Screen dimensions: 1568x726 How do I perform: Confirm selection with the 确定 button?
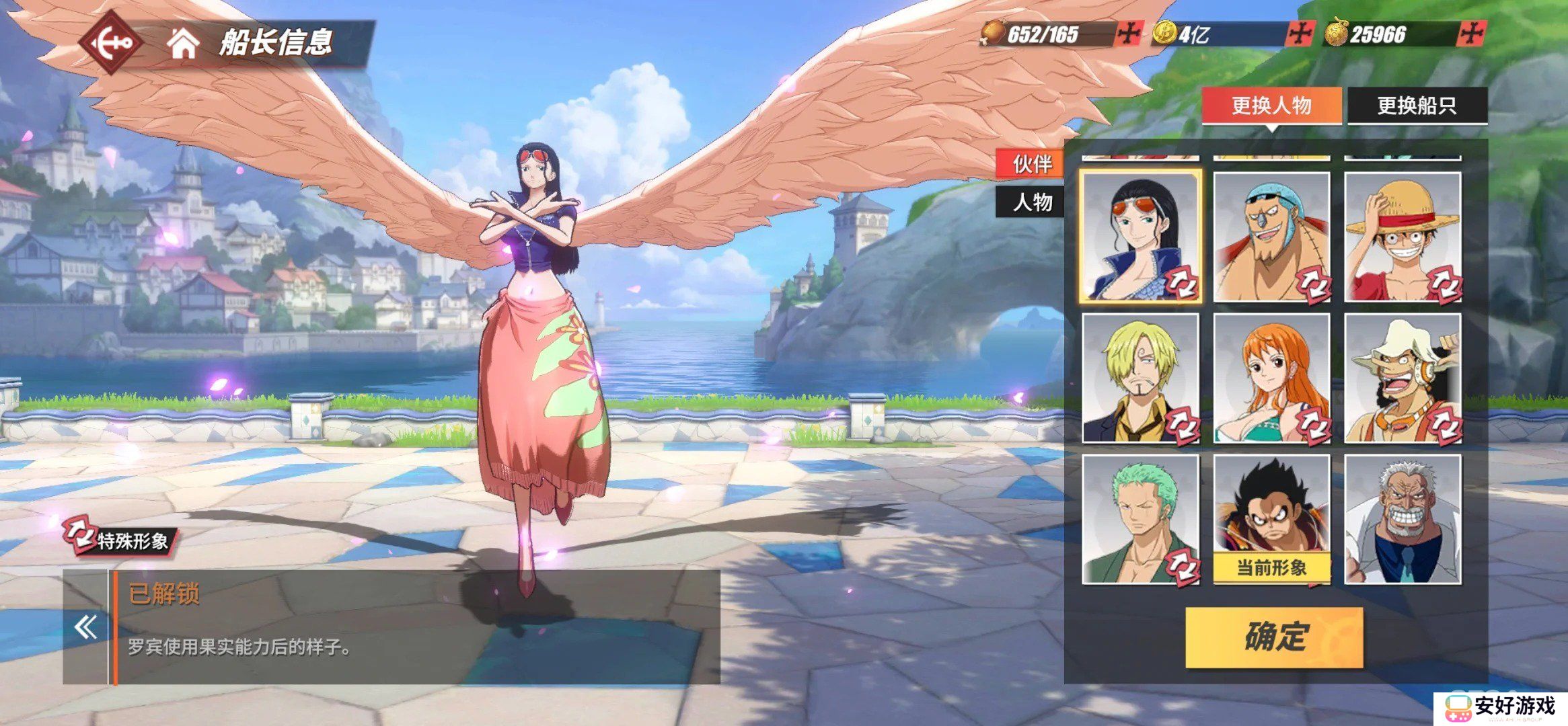[x=1274, y=637]
